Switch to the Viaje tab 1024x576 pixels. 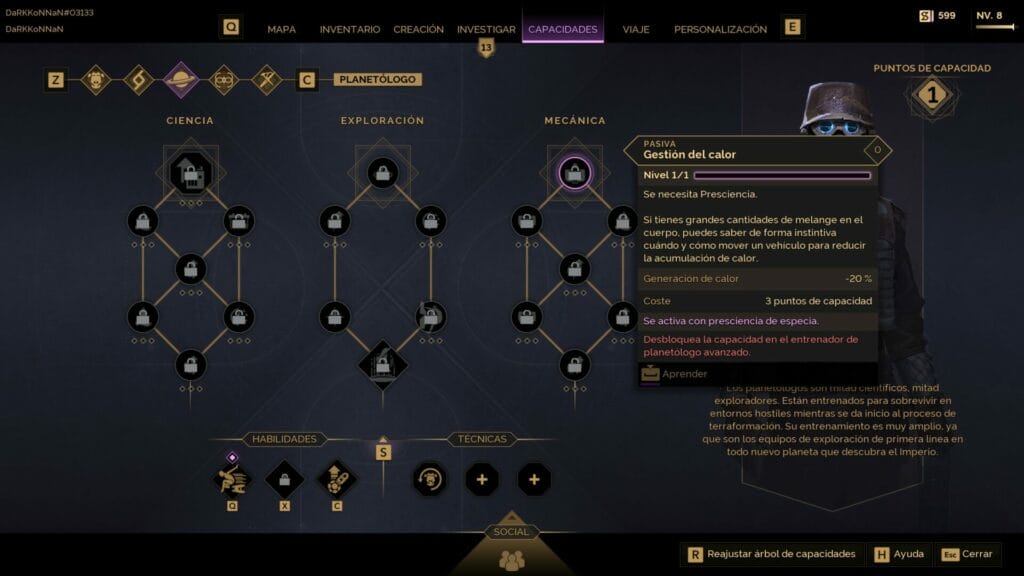[636, 29]
